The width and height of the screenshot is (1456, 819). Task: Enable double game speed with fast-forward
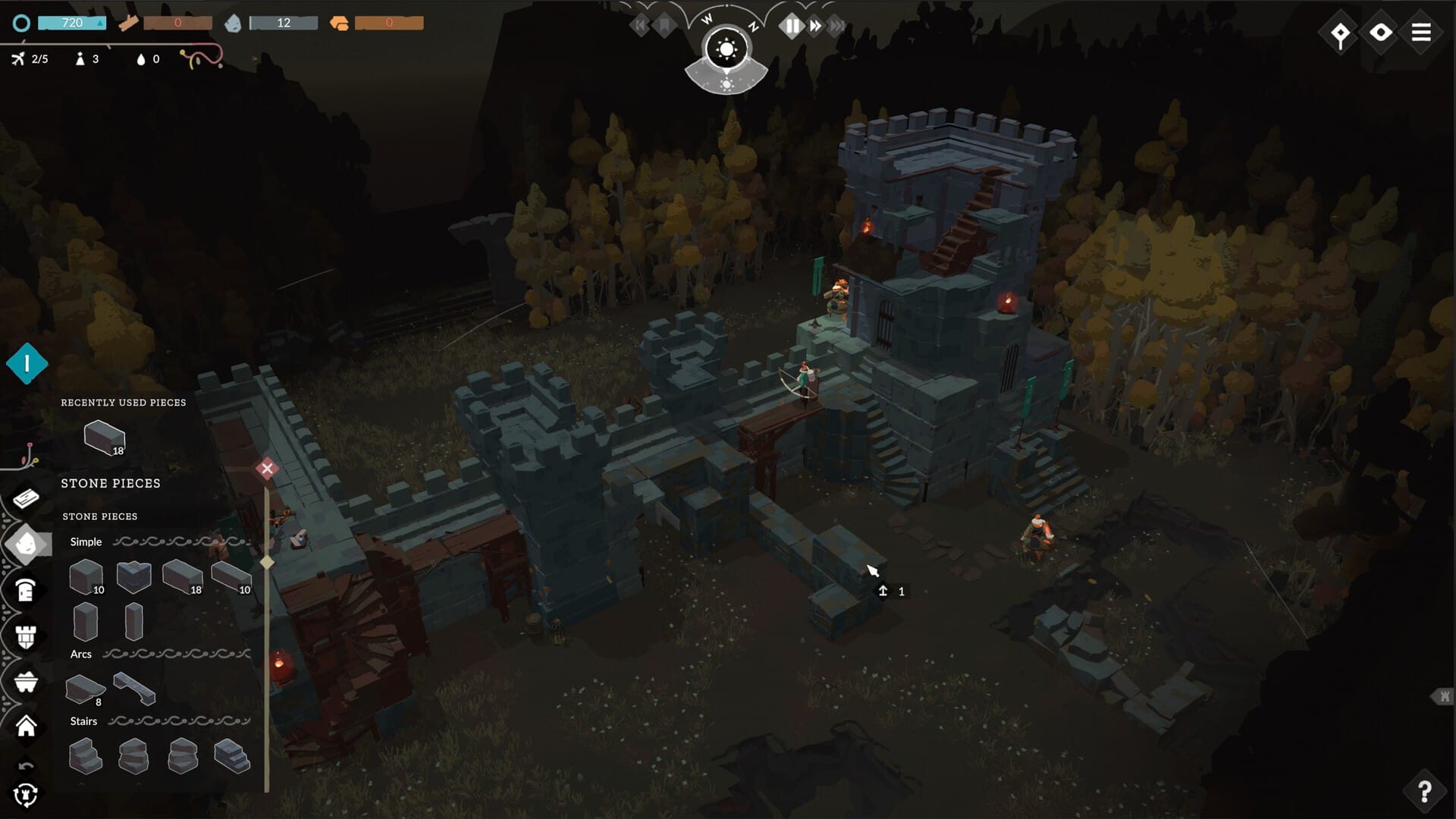click(814, 24)
